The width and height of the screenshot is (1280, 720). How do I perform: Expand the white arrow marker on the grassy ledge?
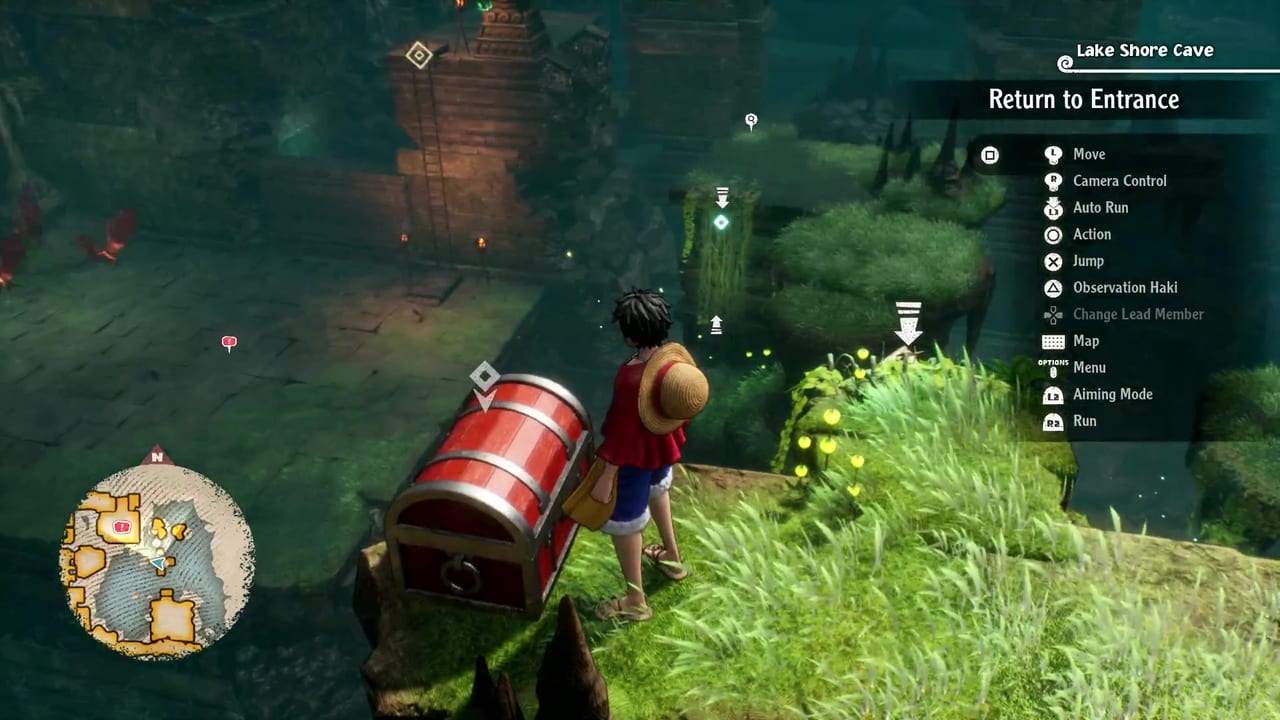point(908,320)
